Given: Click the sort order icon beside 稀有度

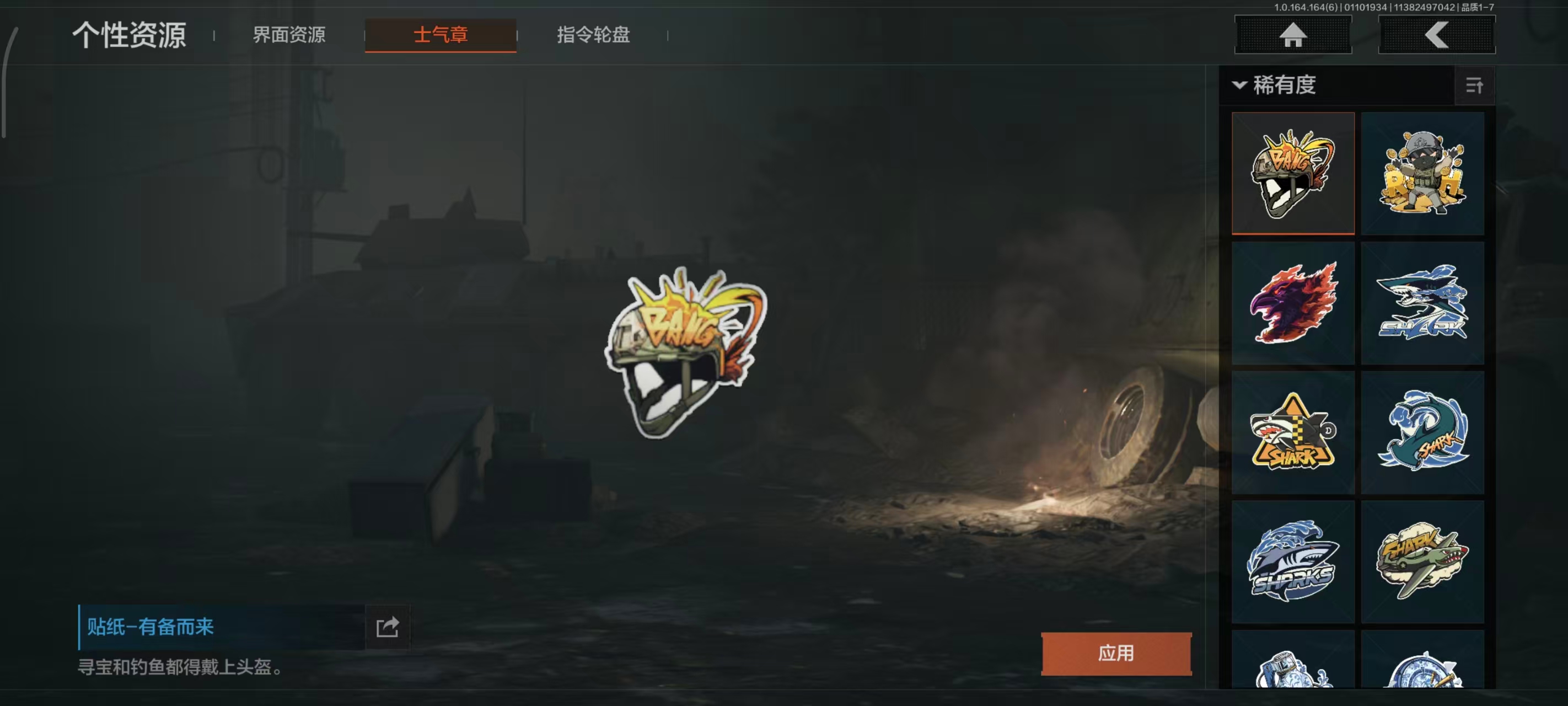Looking at the screenshot, I should click(x=1475, y=87).
